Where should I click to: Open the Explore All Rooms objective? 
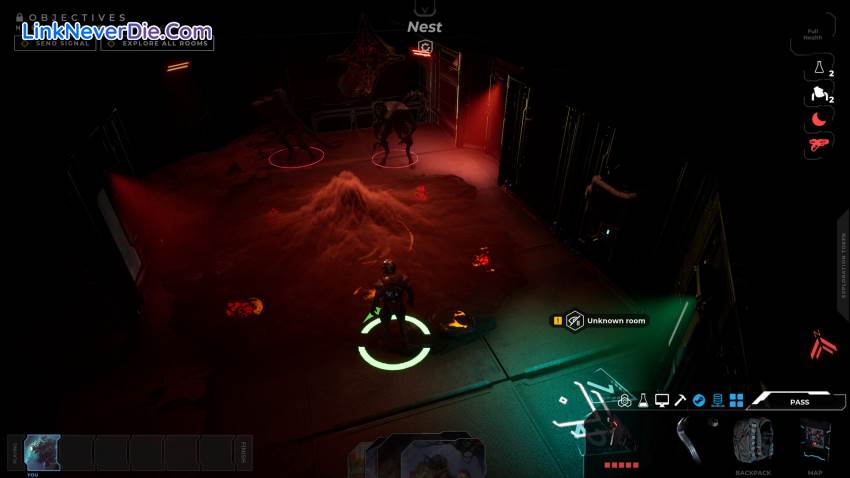[157, 43]
